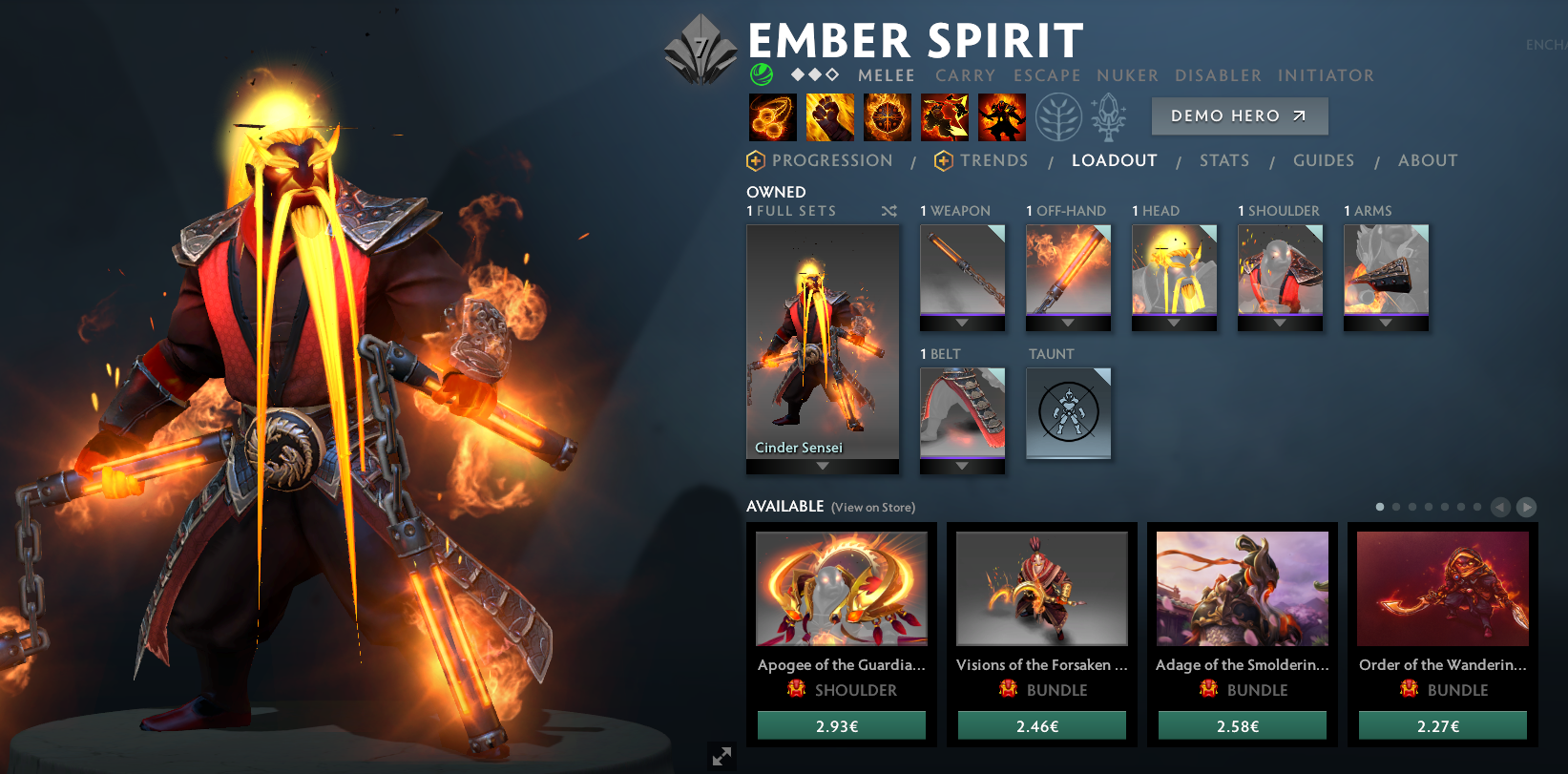Viewport: 1568px width, 774px height.
Task: Select the Apogee of the Guardian shoulder thumbnail
Action: coord(841,590)
